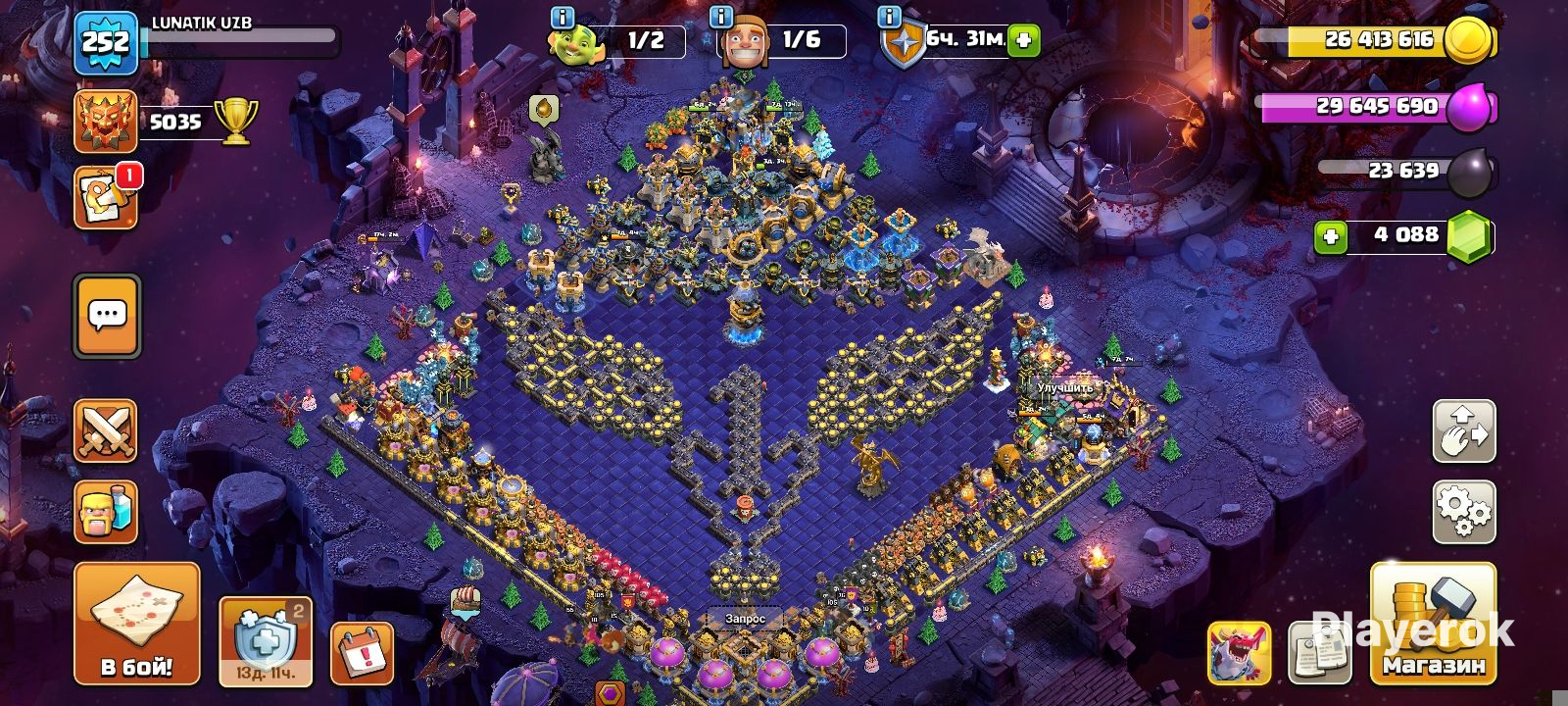Extend shield with the green plus button
This screenshot has height=706, width=1568.
[x=1024, y=40]
